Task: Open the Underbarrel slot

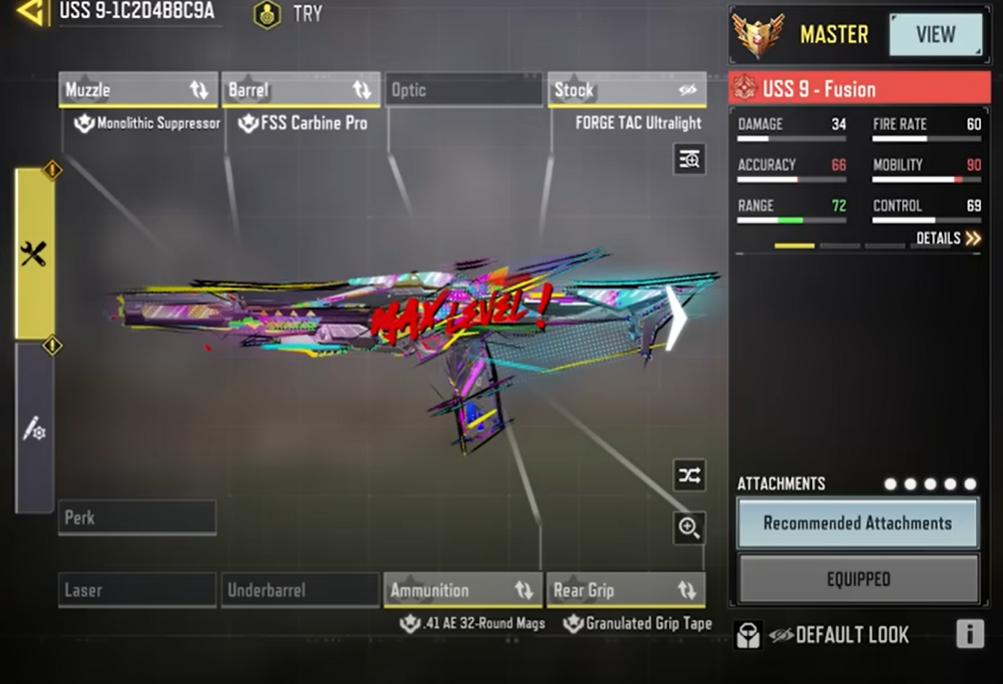Action: pyautogui.click(x=300, y=590)
